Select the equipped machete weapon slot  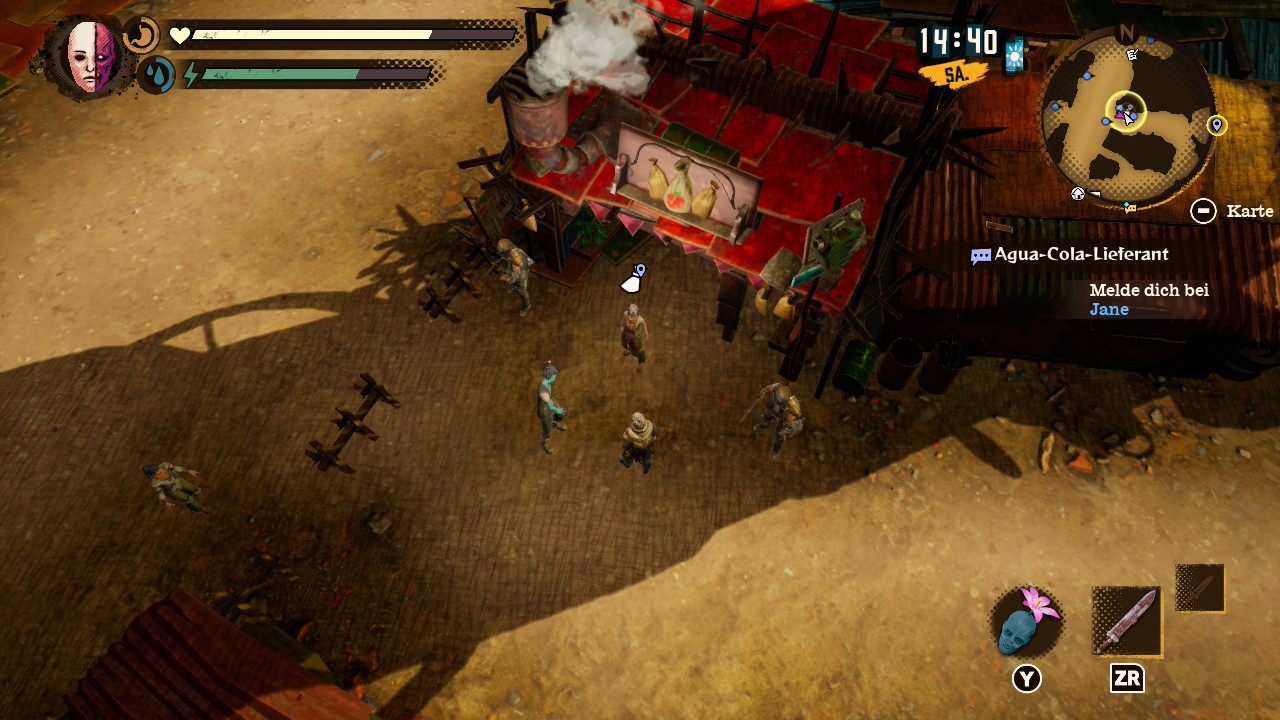(x=1127, y=622)
